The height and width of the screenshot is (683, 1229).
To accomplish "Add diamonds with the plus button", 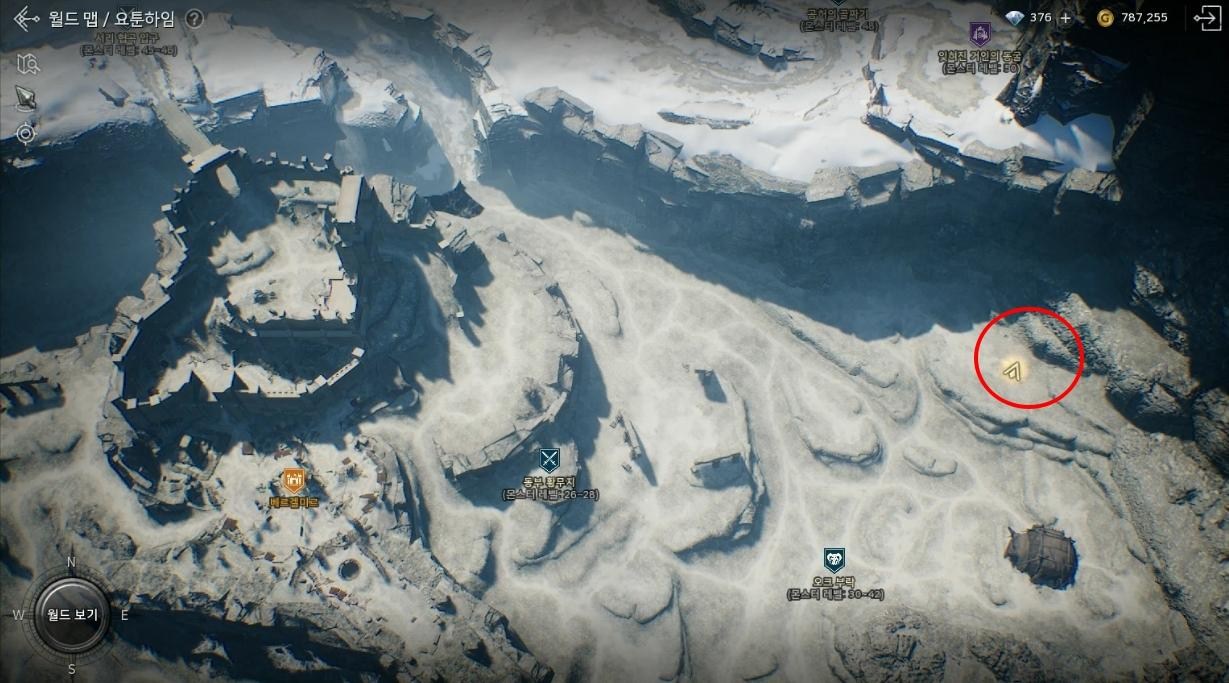I will [x=1065, y=18].
